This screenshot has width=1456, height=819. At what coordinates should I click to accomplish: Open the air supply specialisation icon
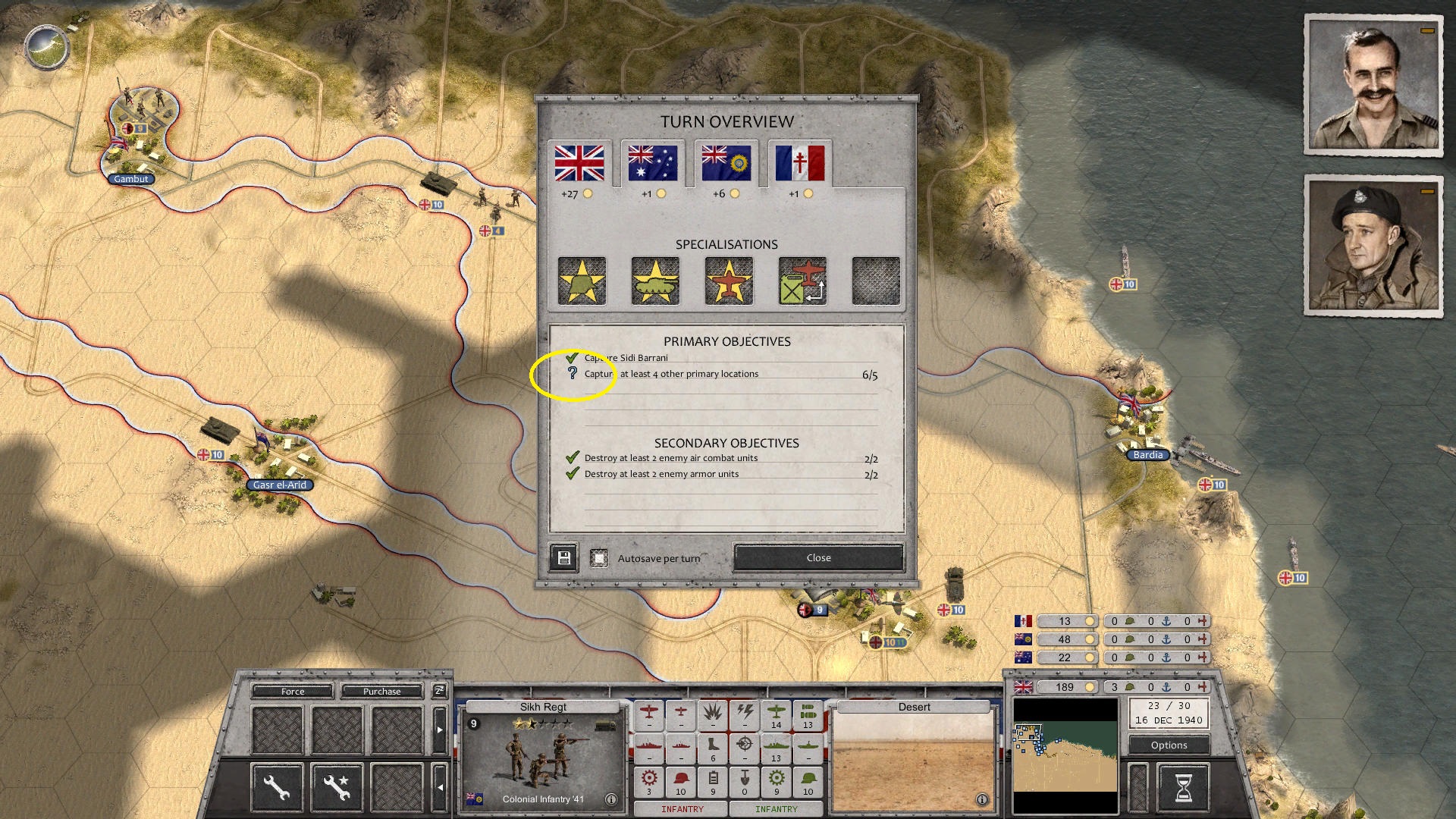point(802,281)
